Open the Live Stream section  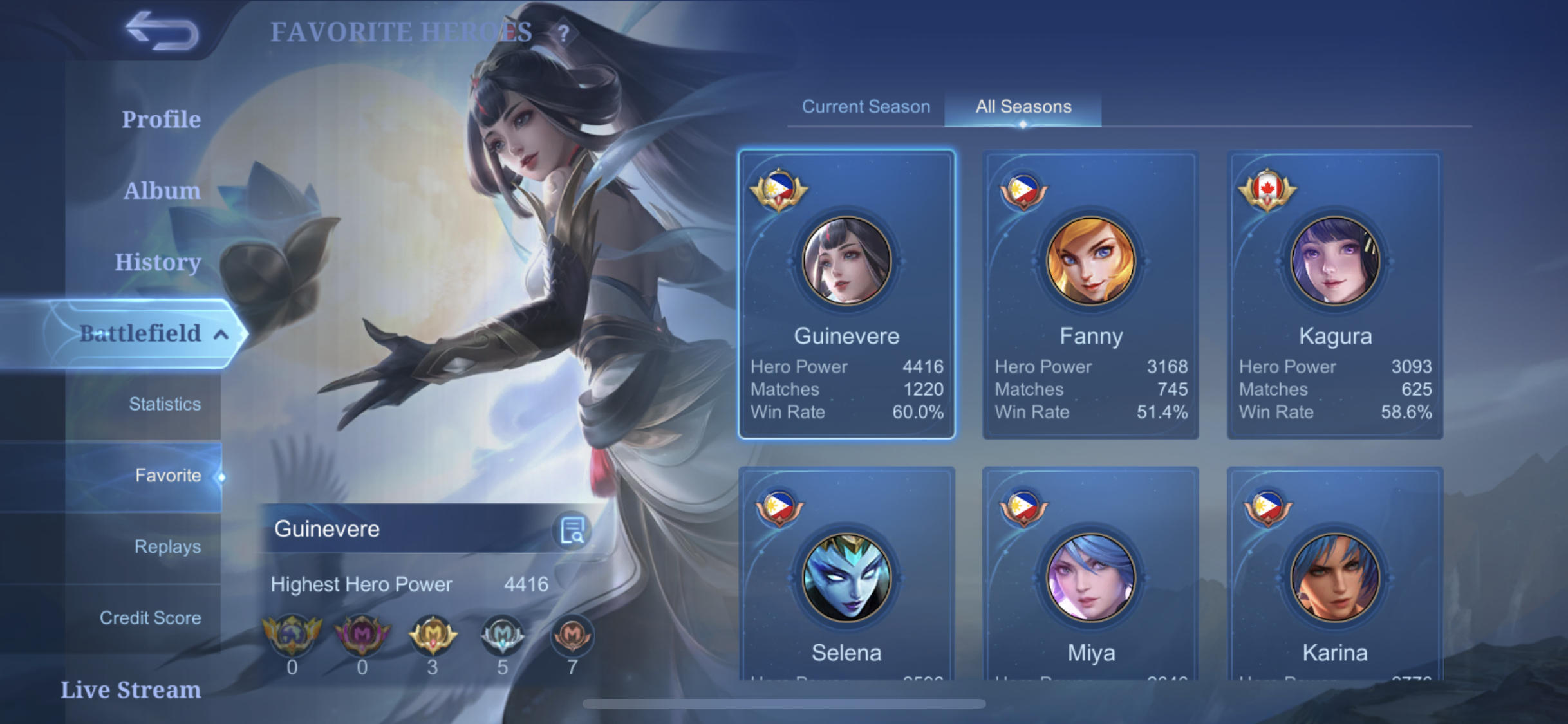131,690
